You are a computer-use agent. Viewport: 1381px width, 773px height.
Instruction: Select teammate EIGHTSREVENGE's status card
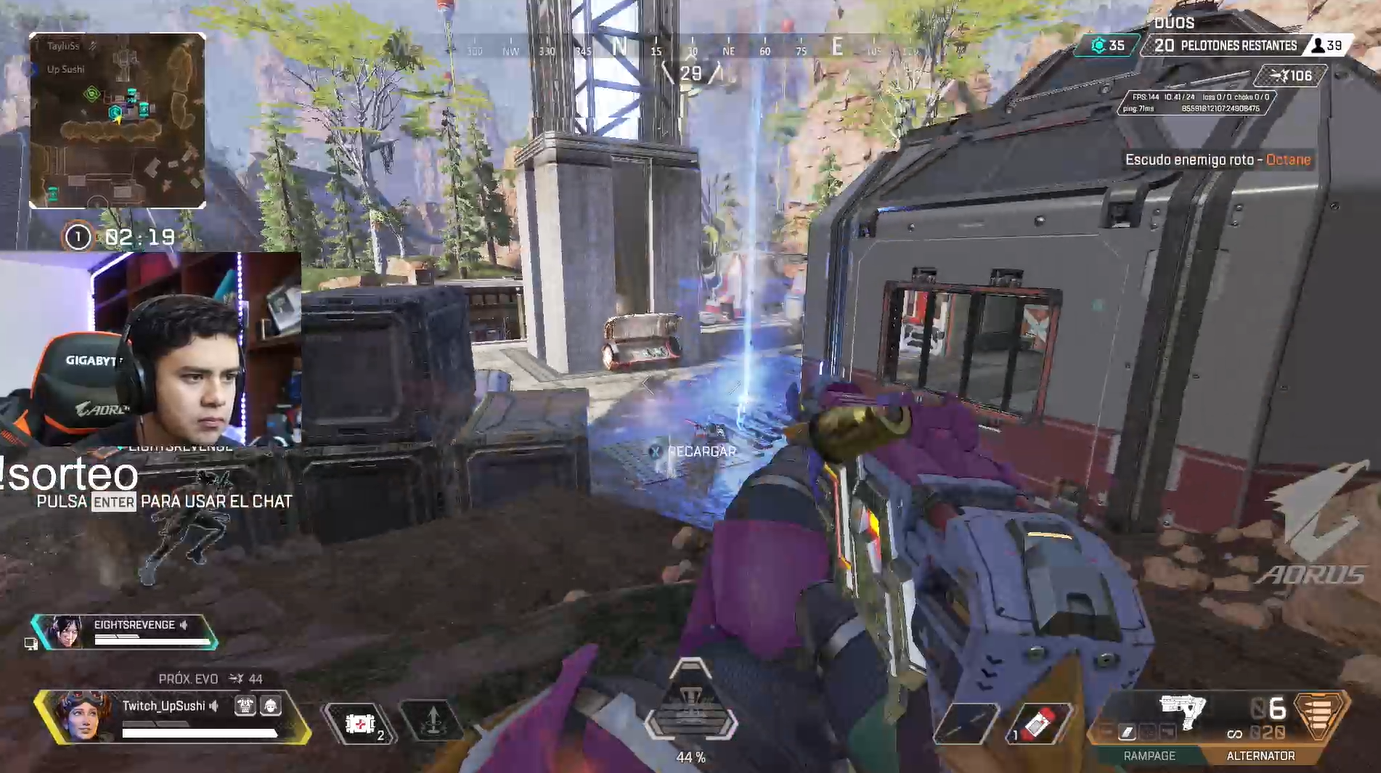125,631
